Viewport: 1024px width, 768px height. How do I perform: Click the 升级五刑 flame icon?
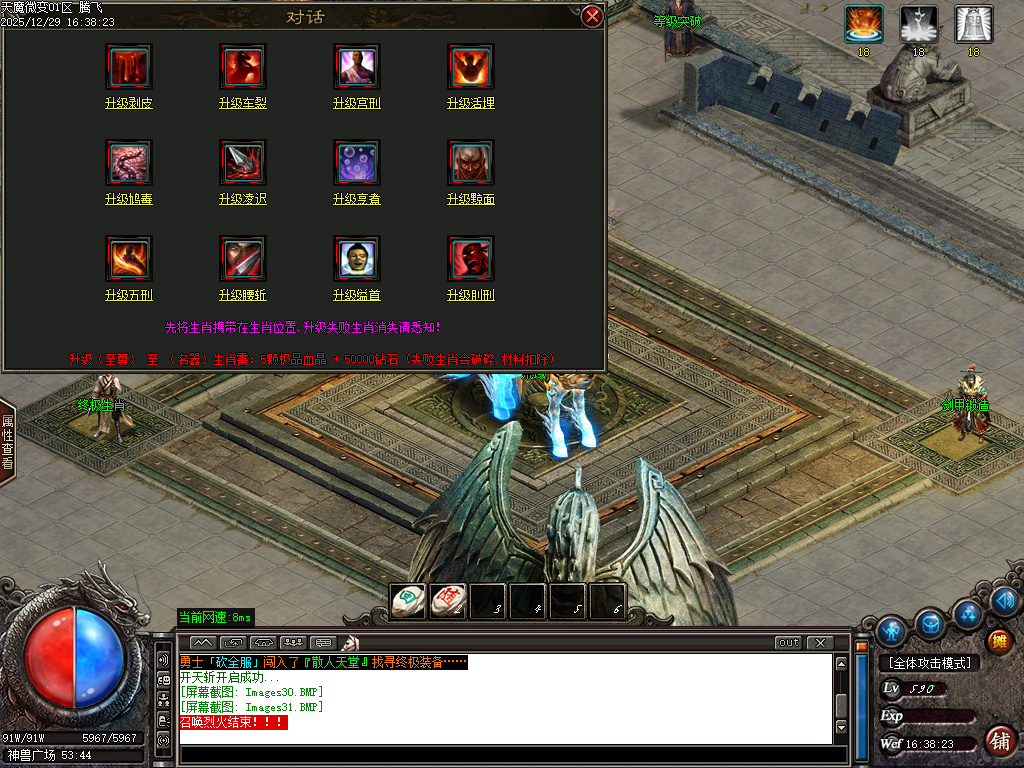click(129, 258)
